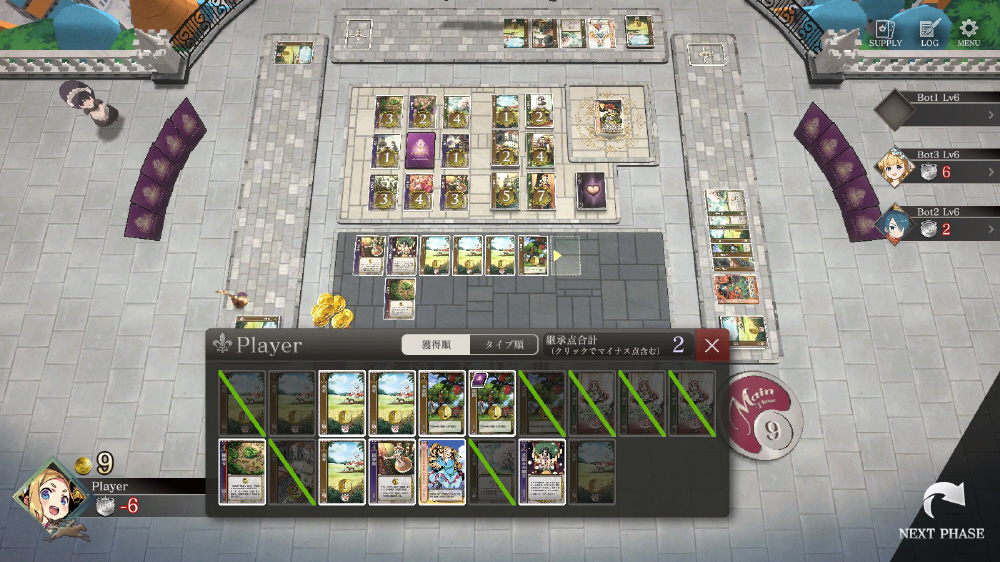Image resolution: width=1000 pixels, height=562 pixels.
Task: Open the MENU gear
Action: [968, 33]
